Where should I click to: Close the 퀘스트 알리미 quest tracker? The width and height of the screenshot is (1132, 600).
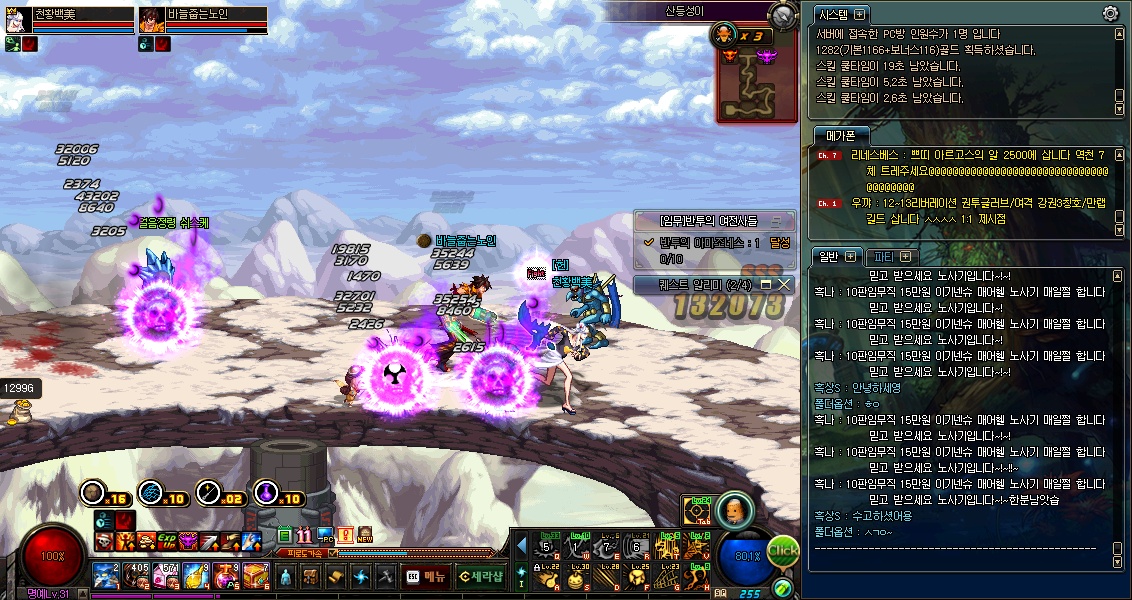pos(784,285)
